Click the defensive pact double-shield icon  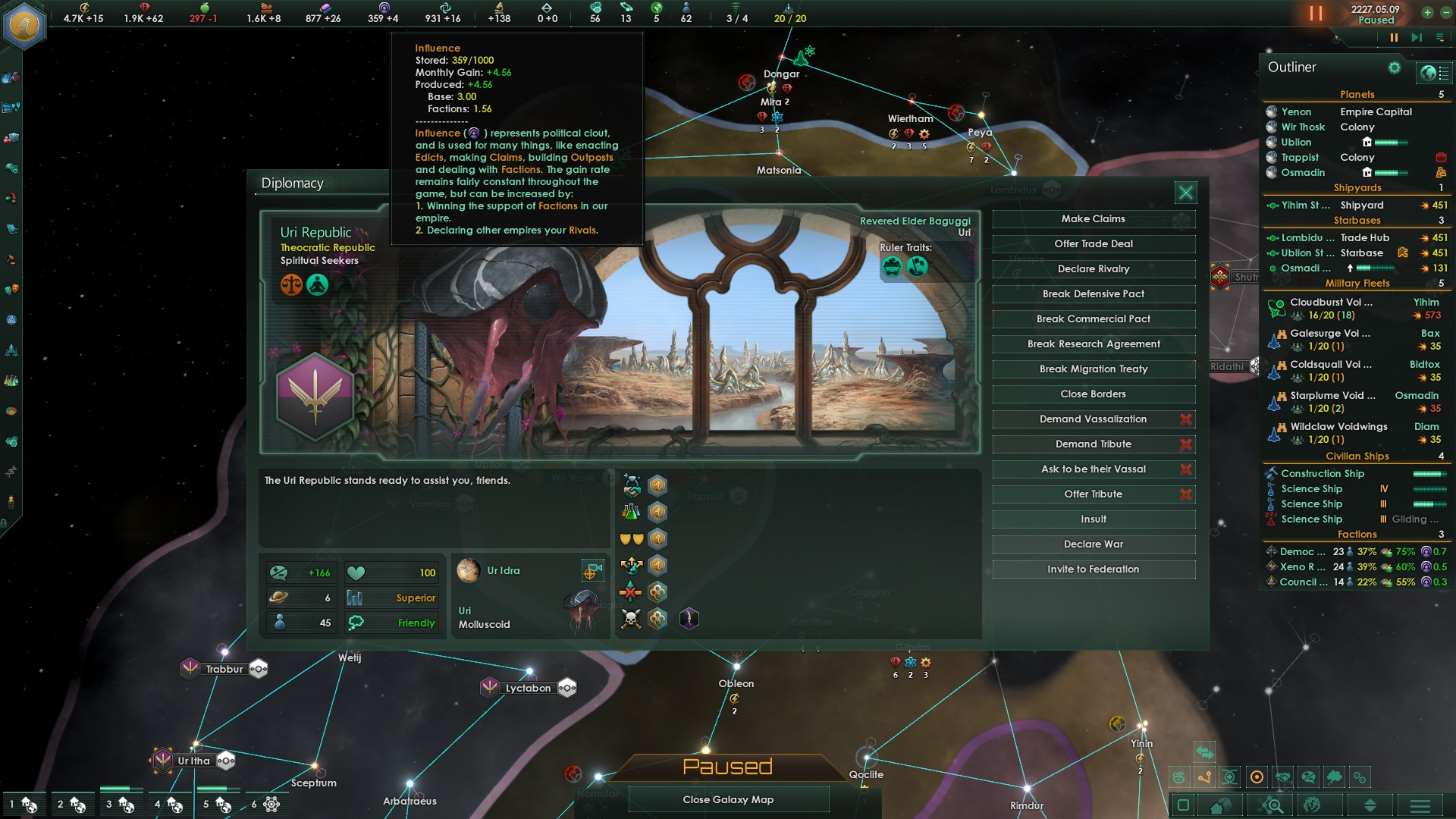click(x=631, y=538)
